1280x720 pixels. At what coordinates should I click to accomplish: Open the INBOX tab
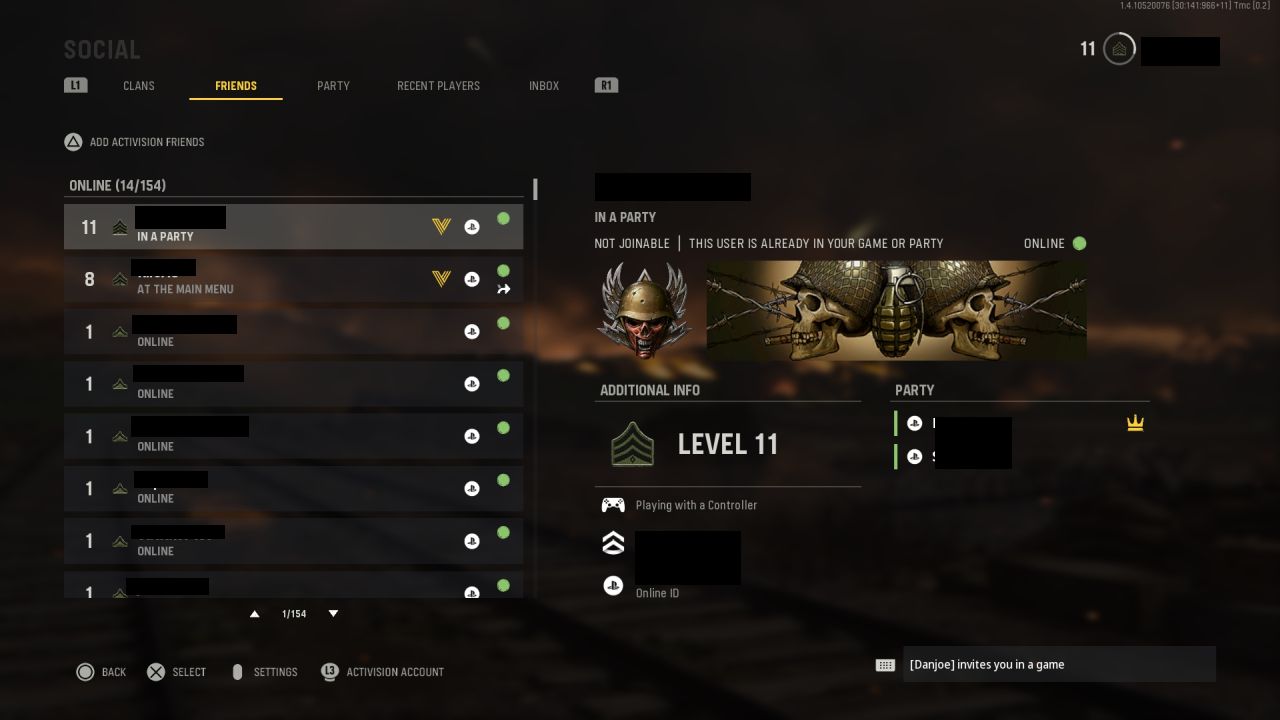click(x=544, y=85)
